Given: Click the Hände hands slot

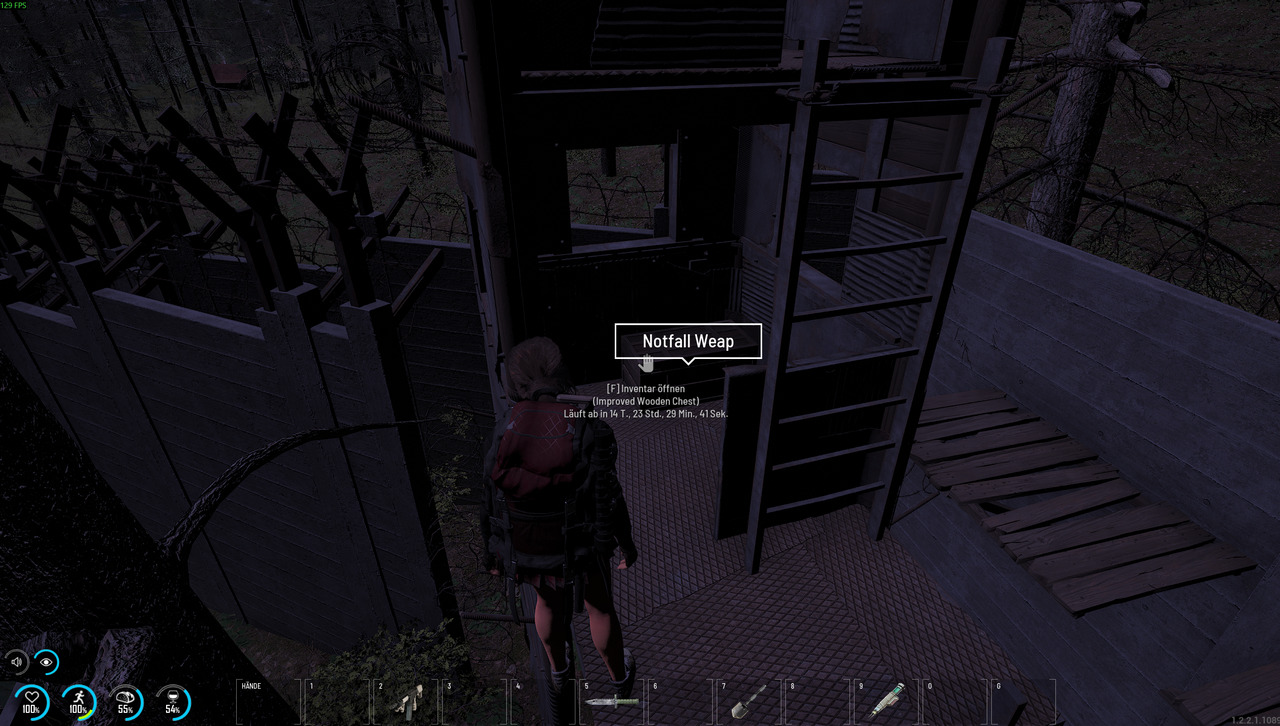Looking at the screenshot, I should coord(267,701).
